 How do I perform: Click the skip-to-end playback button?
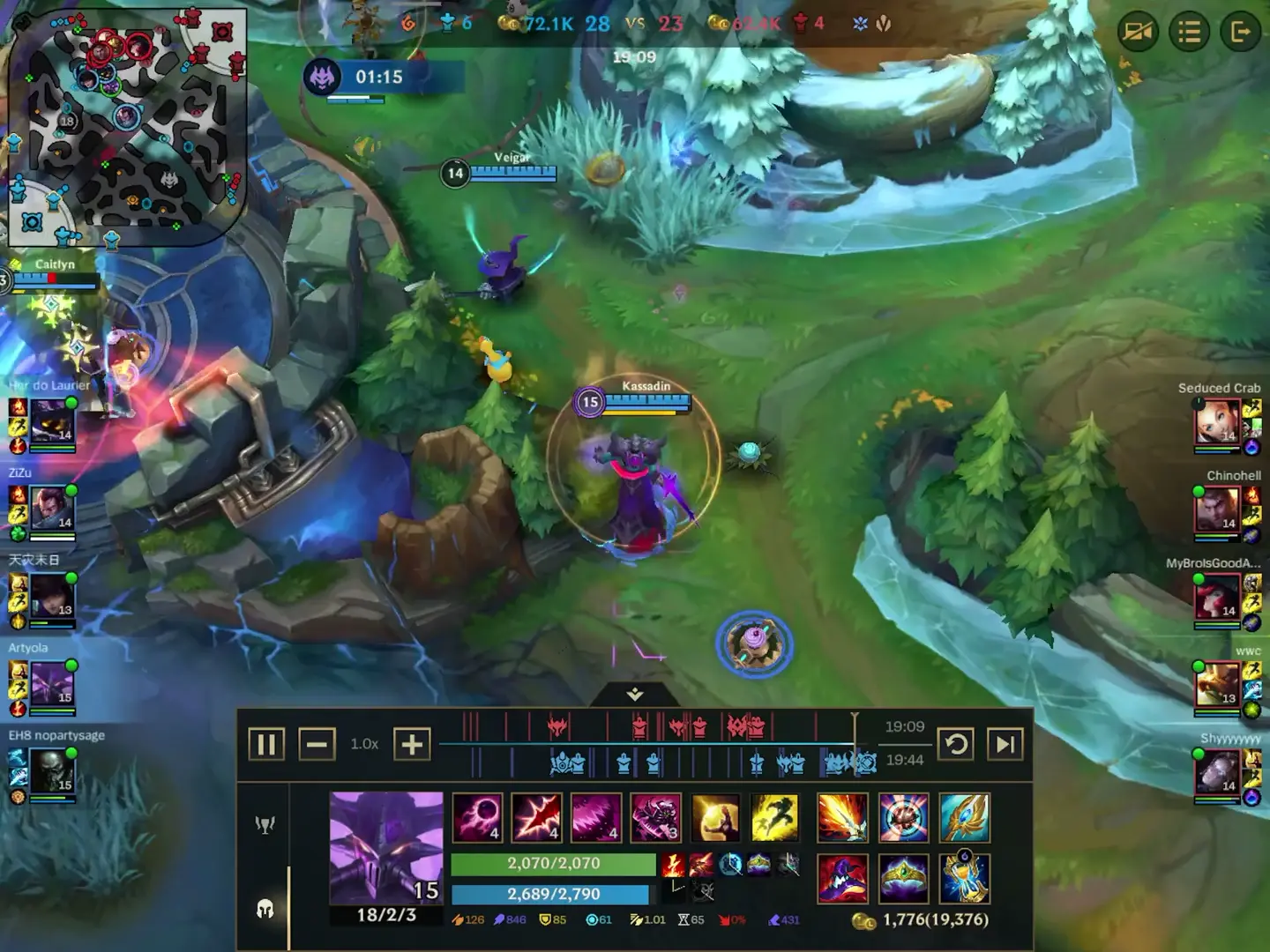pyautogui.click(x=1005, y=745)
